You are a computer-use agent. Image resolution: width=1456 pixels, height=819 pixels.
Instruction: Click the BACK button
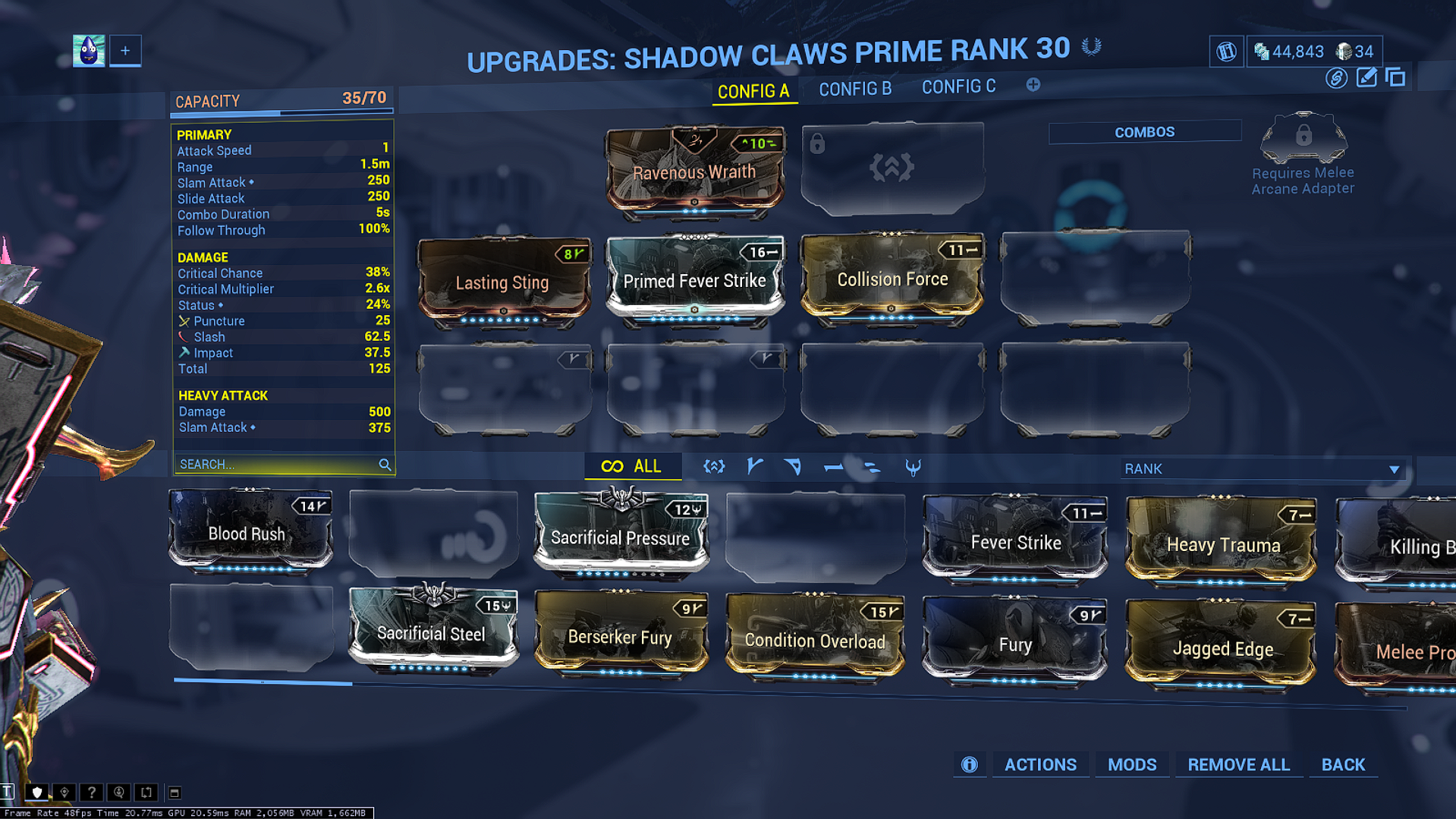(1342, 765)
